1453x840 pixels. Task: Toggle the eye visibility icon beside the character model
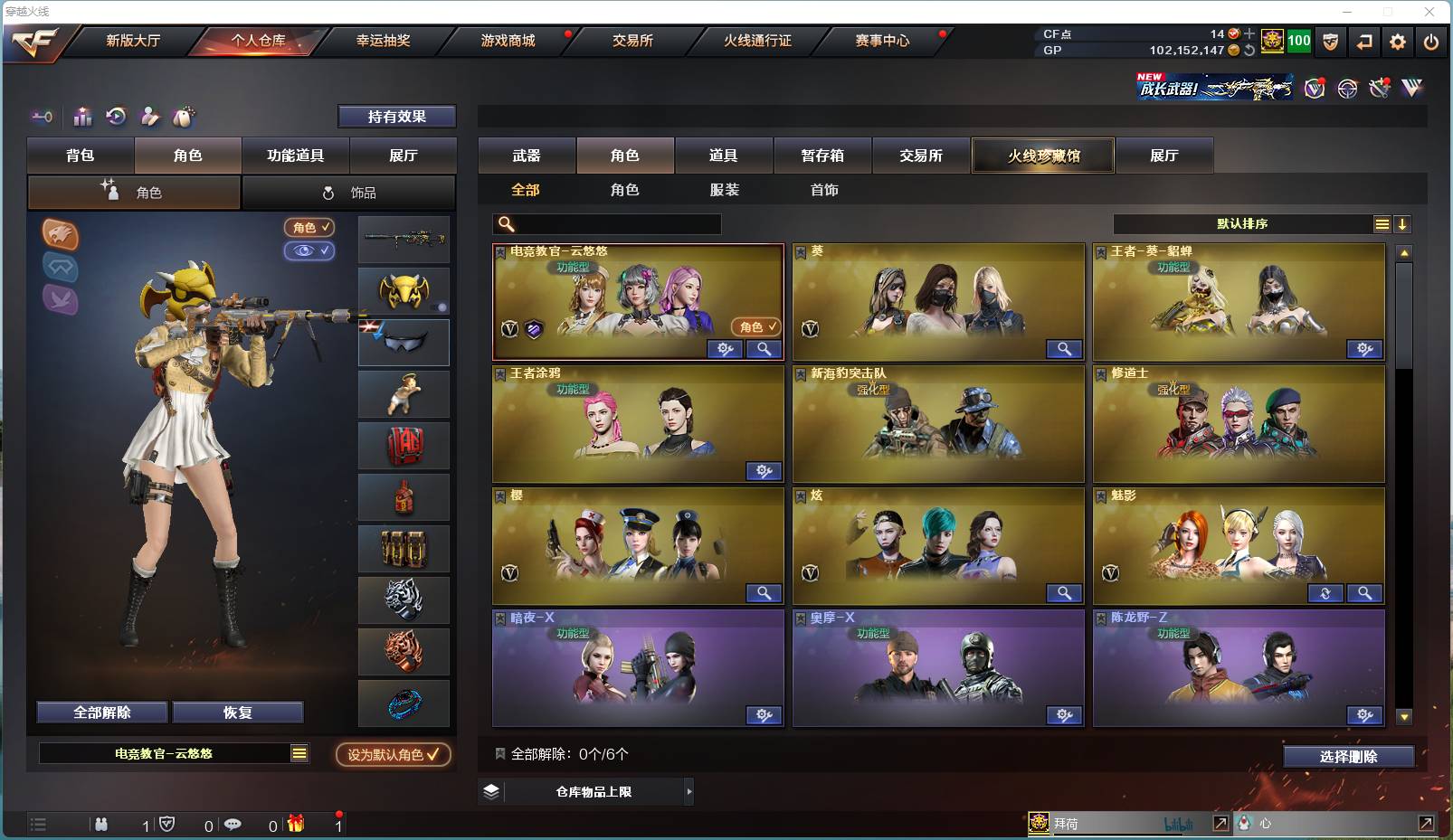click(310, 250)
